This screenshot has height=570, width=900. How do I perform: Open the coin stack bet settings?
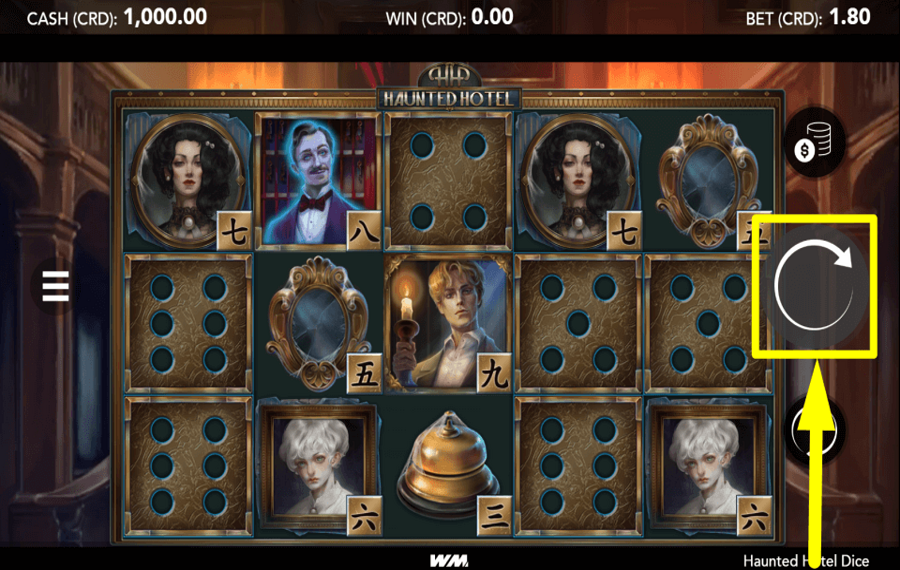coord(814,143)
